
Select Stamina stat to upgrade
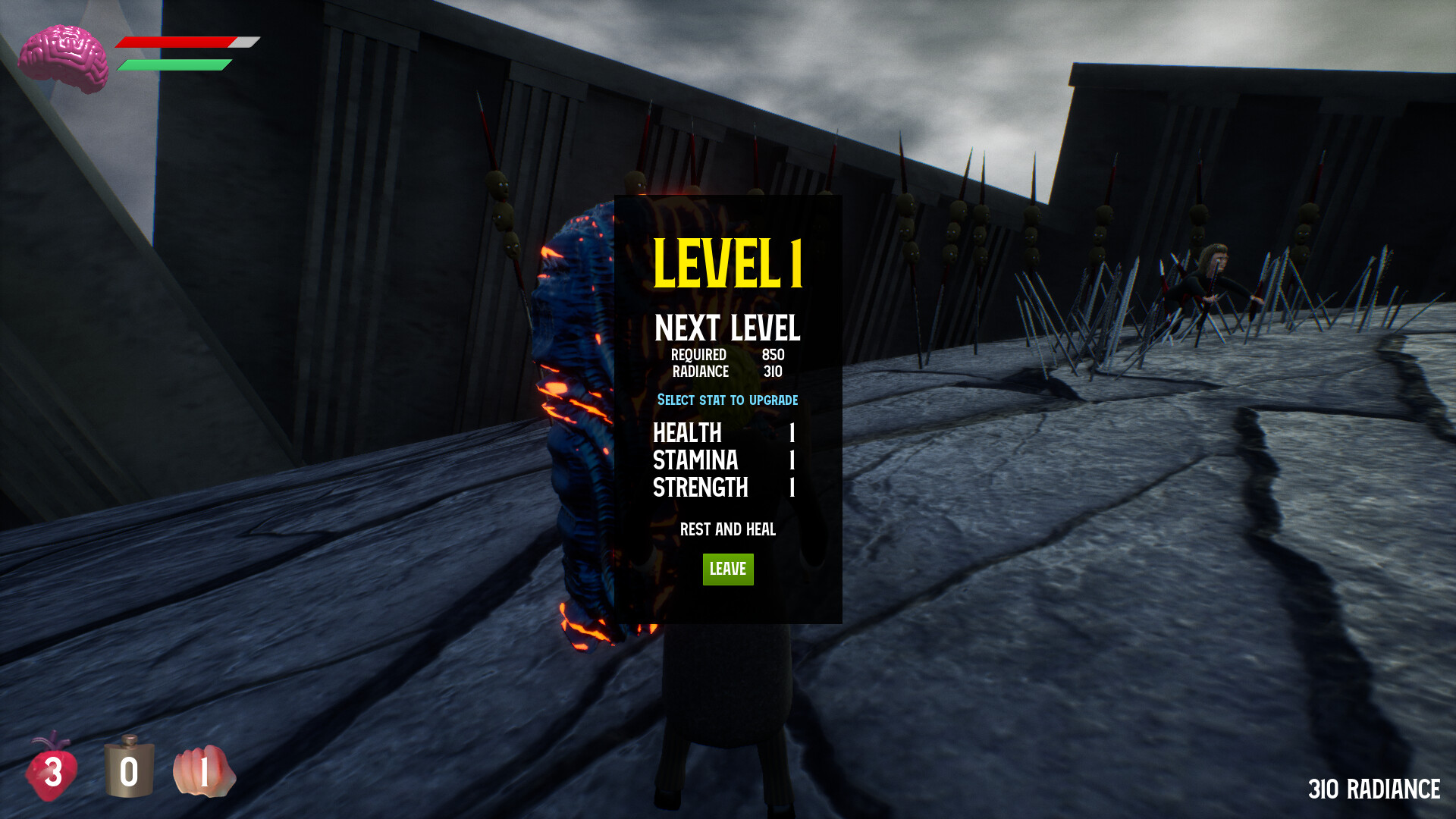click(x=695, y=461)
